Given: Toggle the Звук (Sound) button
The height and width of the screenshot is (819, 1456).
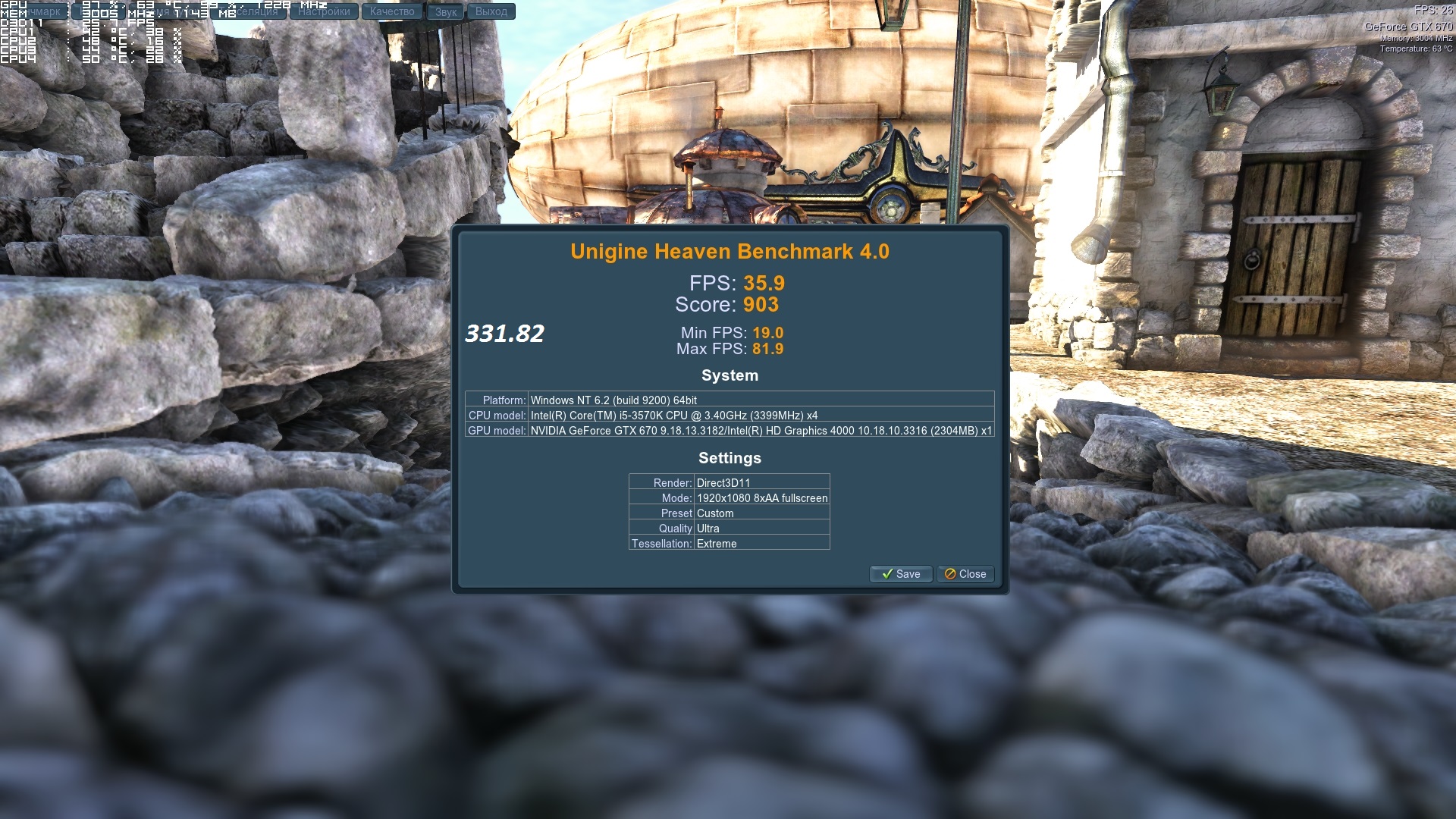Looking at the screenshot, I should click(446, 11).
